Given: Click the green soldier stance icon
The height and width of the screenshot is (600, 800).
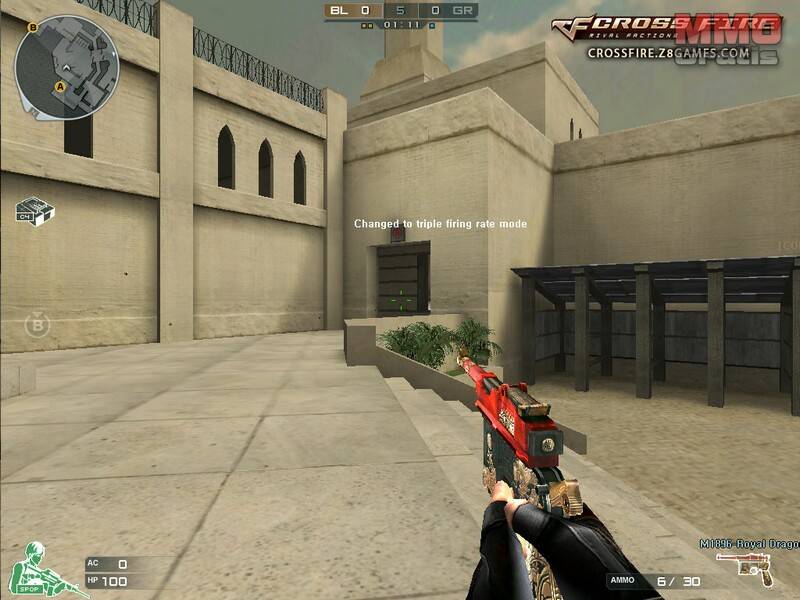Looking at the screenshot, I should (x=35, y=568).
